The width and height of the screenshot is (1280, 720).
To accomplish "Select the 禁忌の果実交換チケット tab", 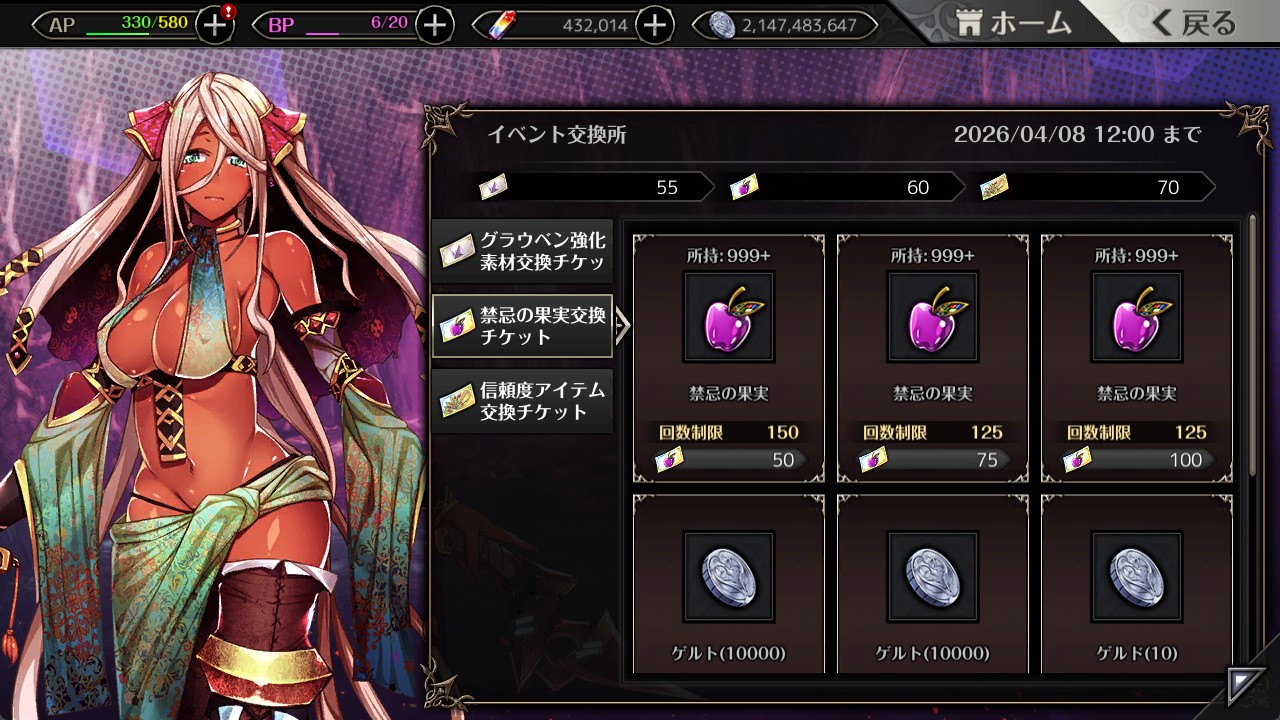I will tap(523, 326).
